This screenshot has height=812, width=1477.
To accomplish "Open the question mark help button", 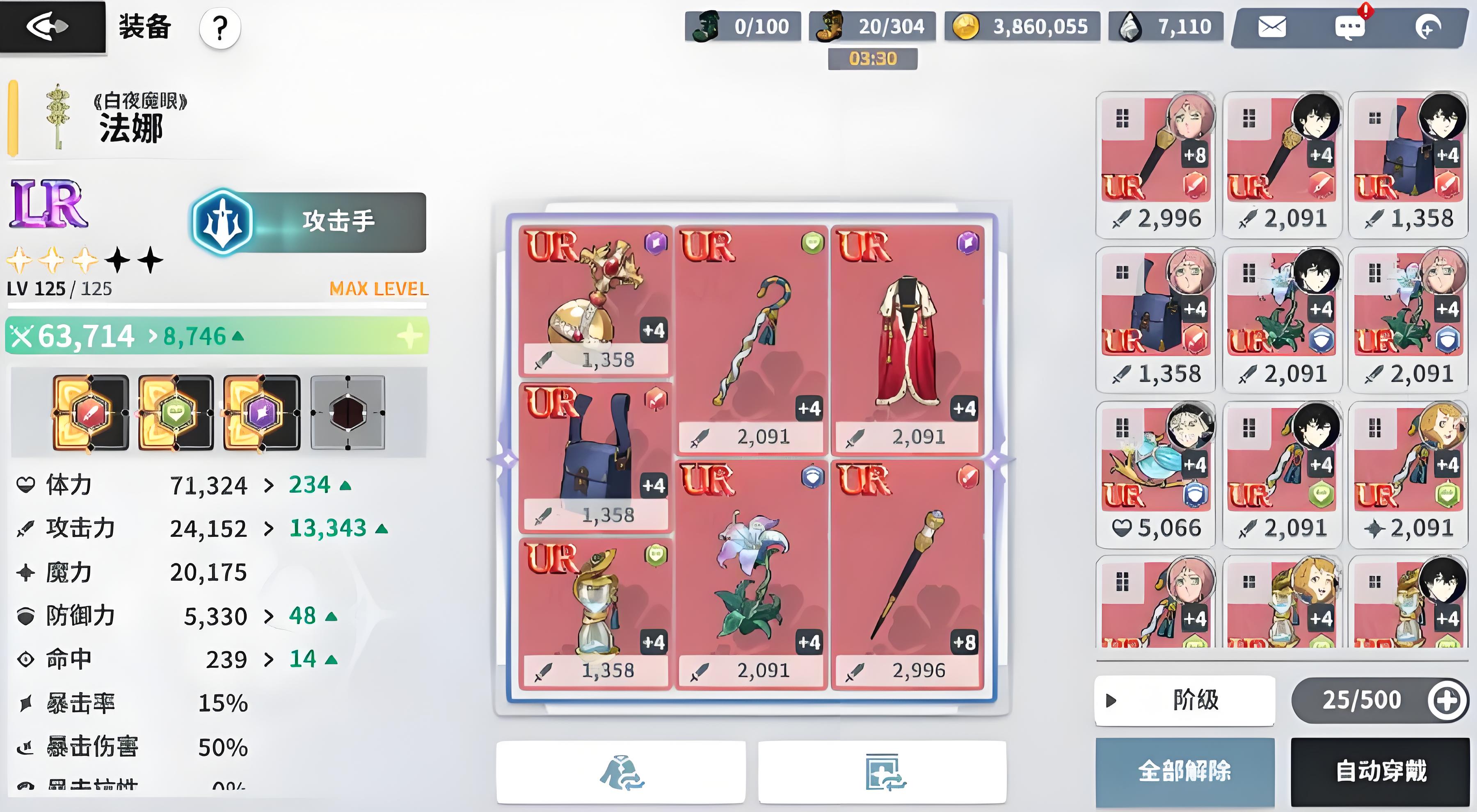I will [x=219, y=27].
